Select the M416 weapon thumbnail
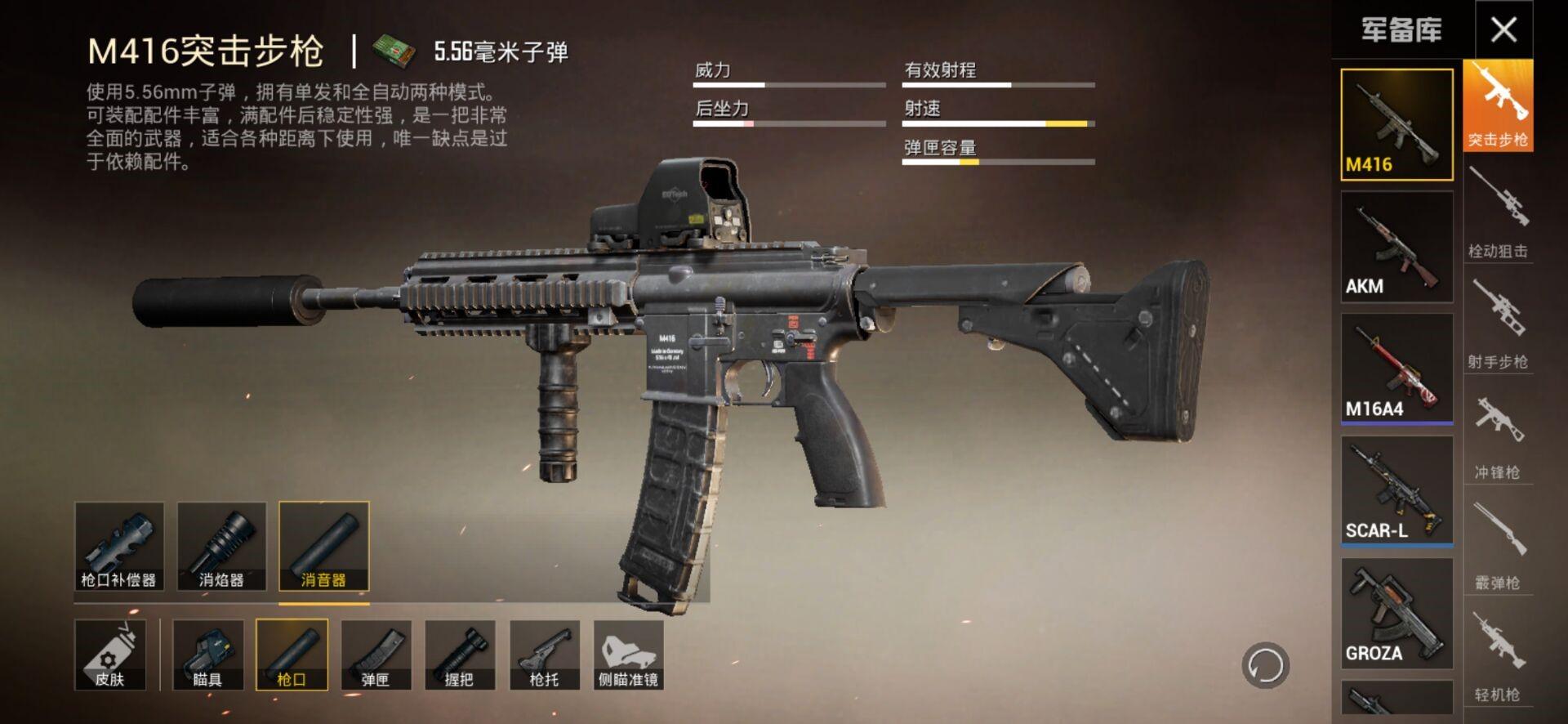This screenshot has width=1568, height=724. click(1396, 124)
